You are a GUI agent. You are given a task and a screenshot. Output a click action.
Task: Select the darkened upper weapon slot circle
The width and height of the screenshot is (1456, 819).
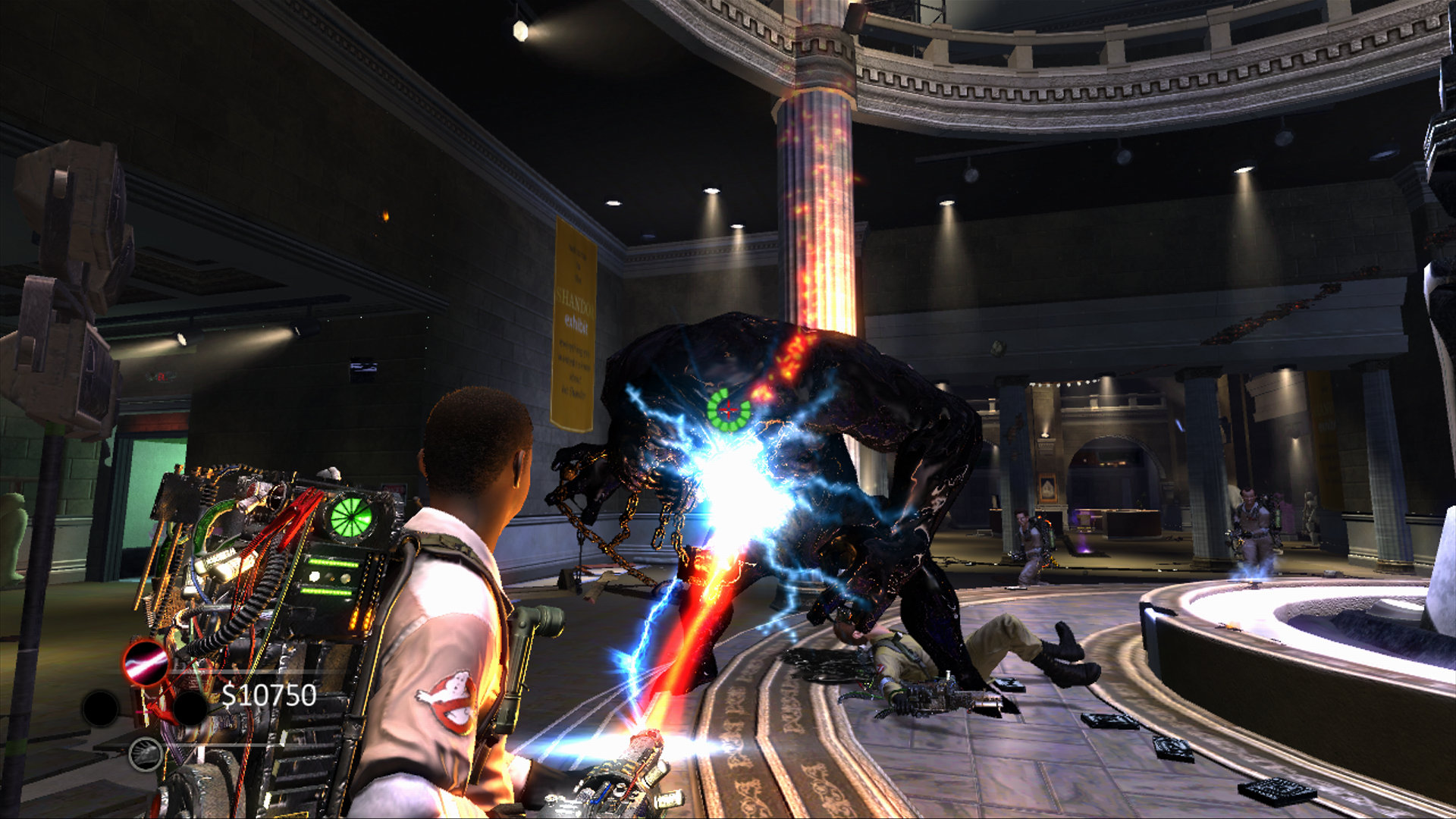[x=190, y=709]
